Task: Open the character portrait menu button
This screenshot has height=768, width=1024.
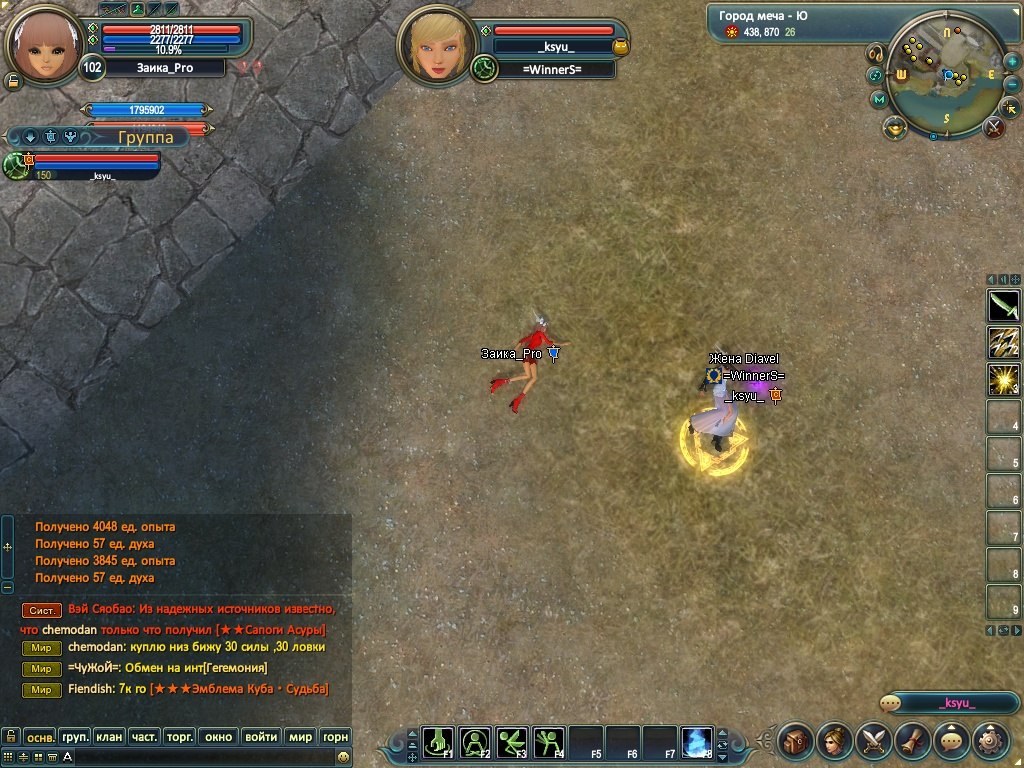Action: [835, 741]
